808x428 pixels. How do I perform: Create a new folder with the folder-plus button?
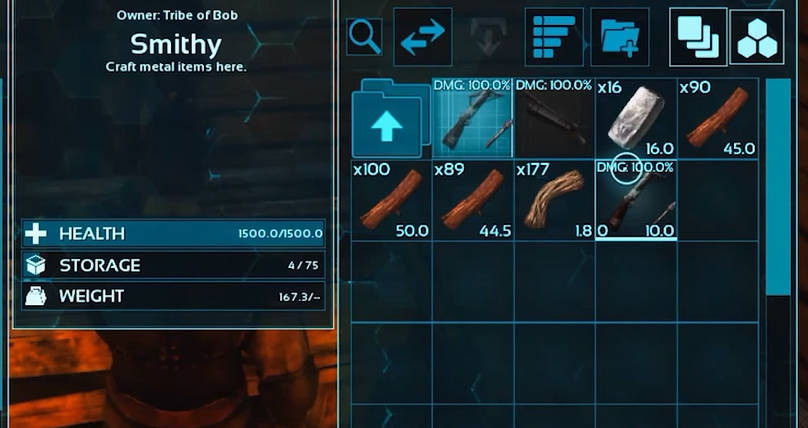pyautogui.click(x=620, y=37)
